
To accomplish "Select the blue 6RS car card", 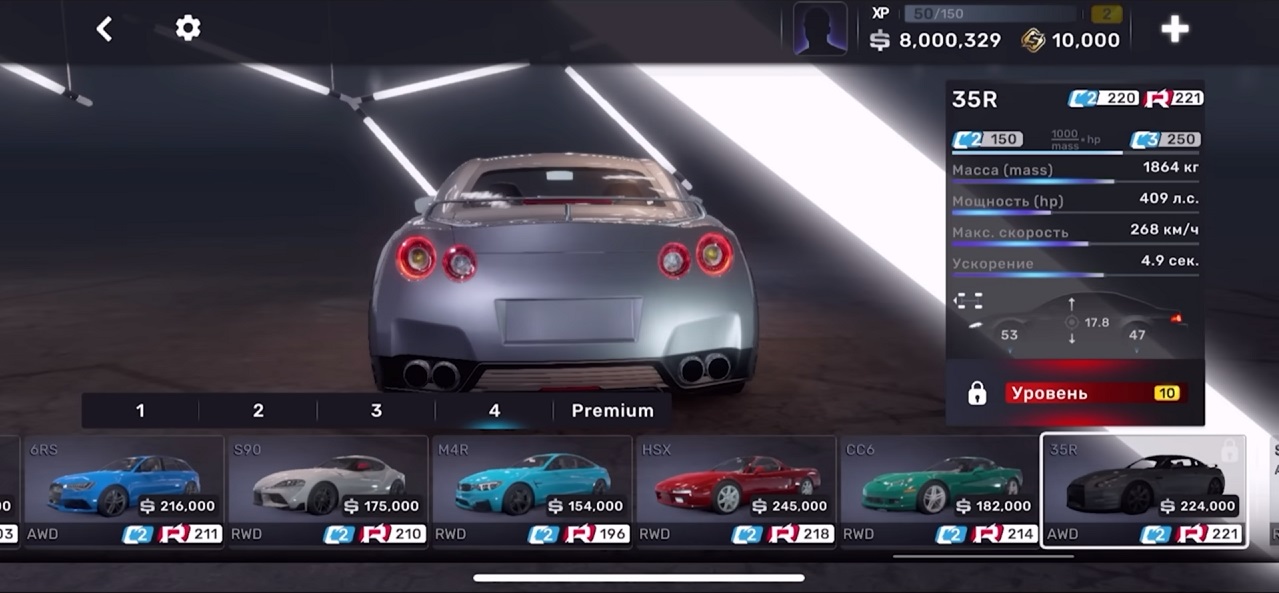I will point(124,490).
